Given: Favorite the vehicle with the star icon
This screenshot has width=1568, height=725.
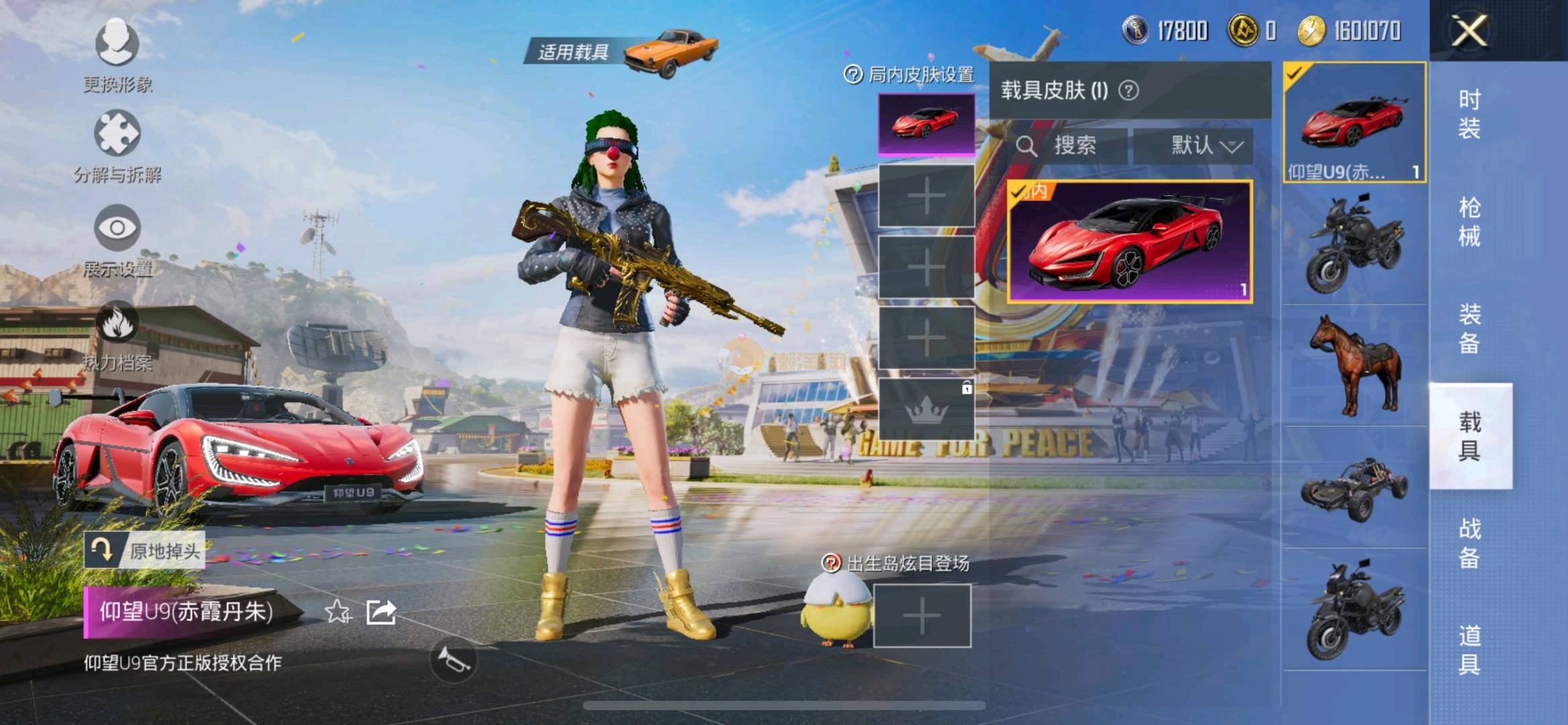Looking at the screenshot, I should [x=337, y=612].
